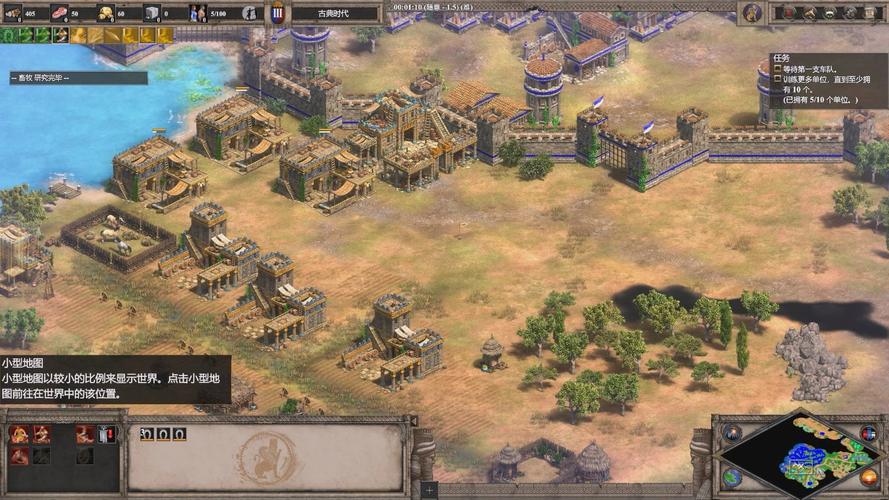Select the population villagers icon
Image resolution: width=889 pixels, height=500 pixels.
pos(198,13)
